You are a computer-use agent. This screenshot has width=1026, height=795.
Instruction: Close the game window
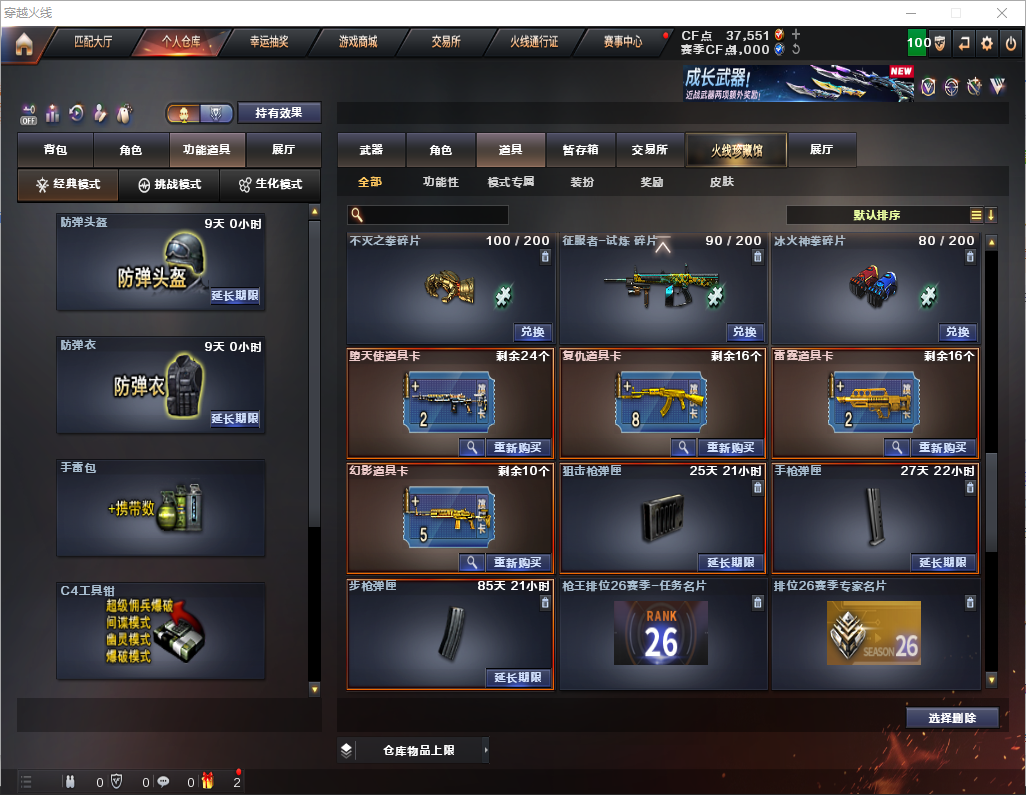[1002, 13]
